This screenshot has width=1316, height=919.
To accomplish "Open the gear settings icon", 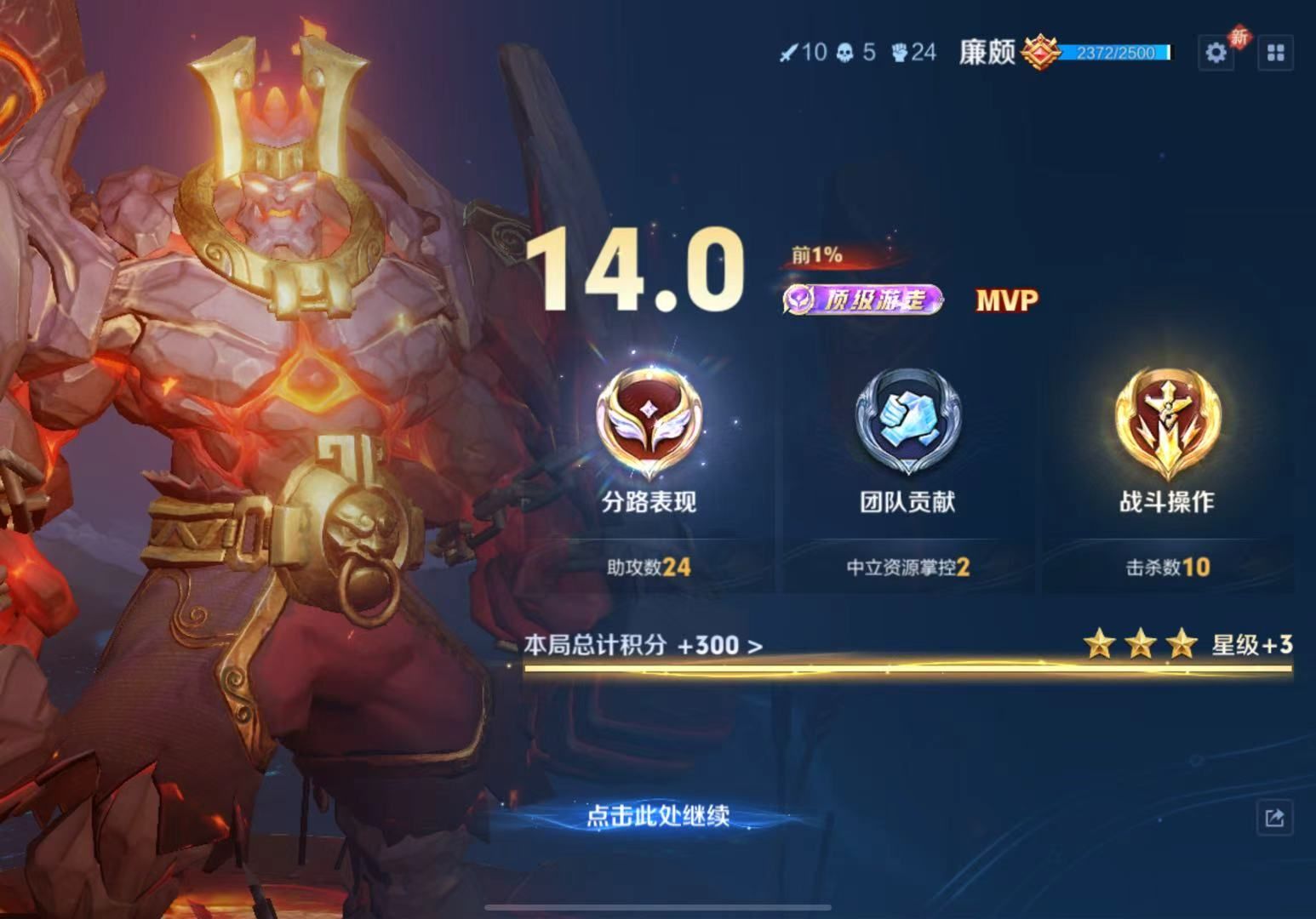I will 1216,53.
